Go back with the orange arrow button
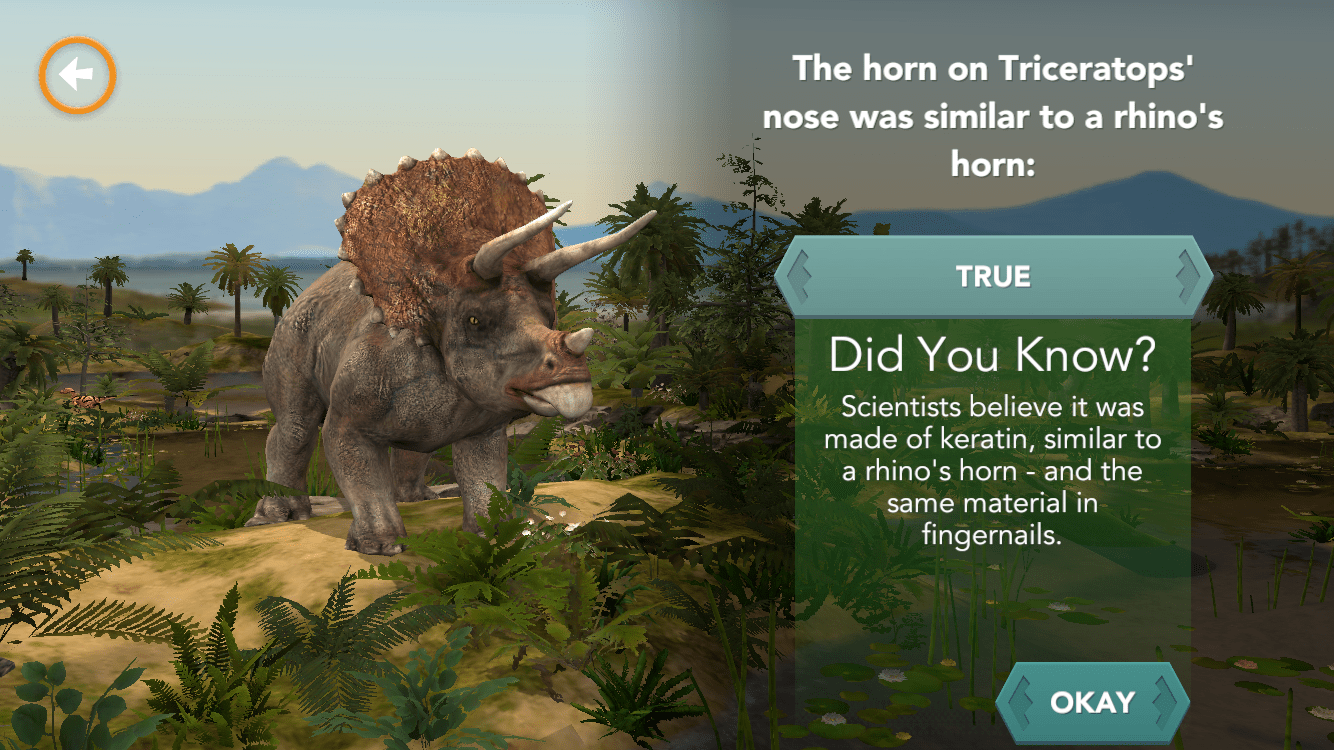The width and height of the screenshot is (1334, 750). coord(78,75)
